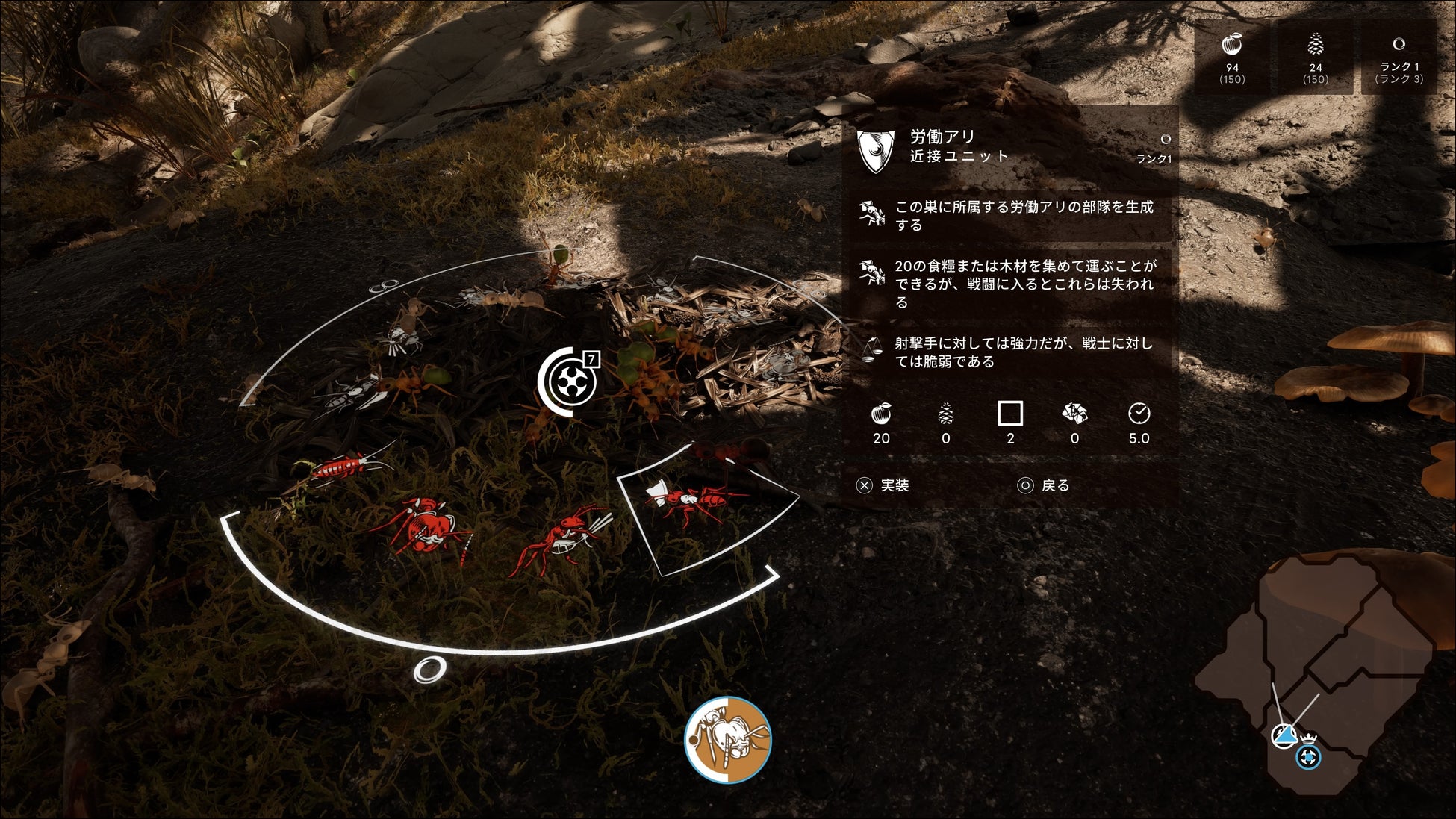
Task: Click the central nest icon marked 7
Action: click(x=569, y=382)
